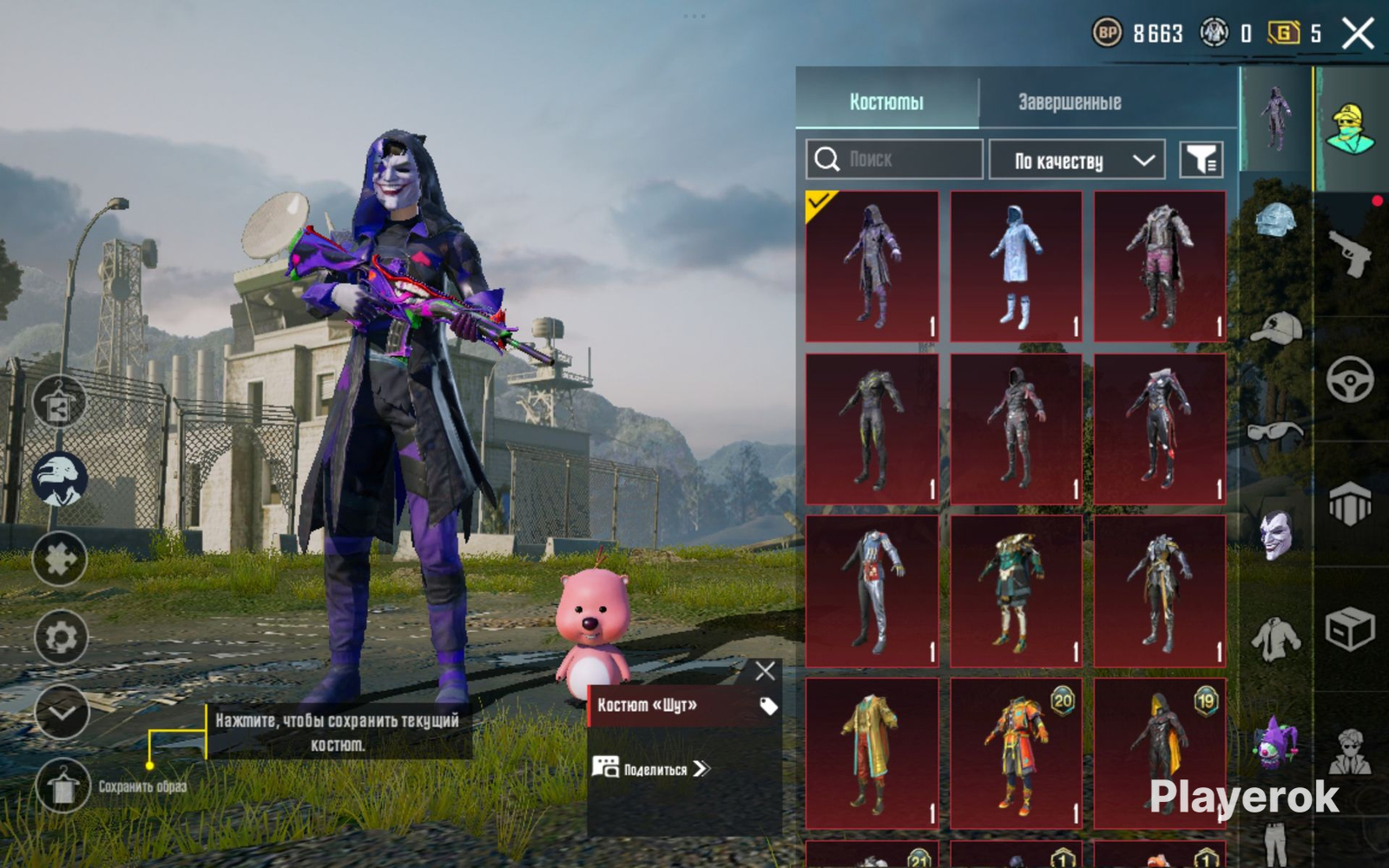Close the Костюм «Шут» info popup
The height and width of the screenshot is (868, 1389).
tap(765, 671)
